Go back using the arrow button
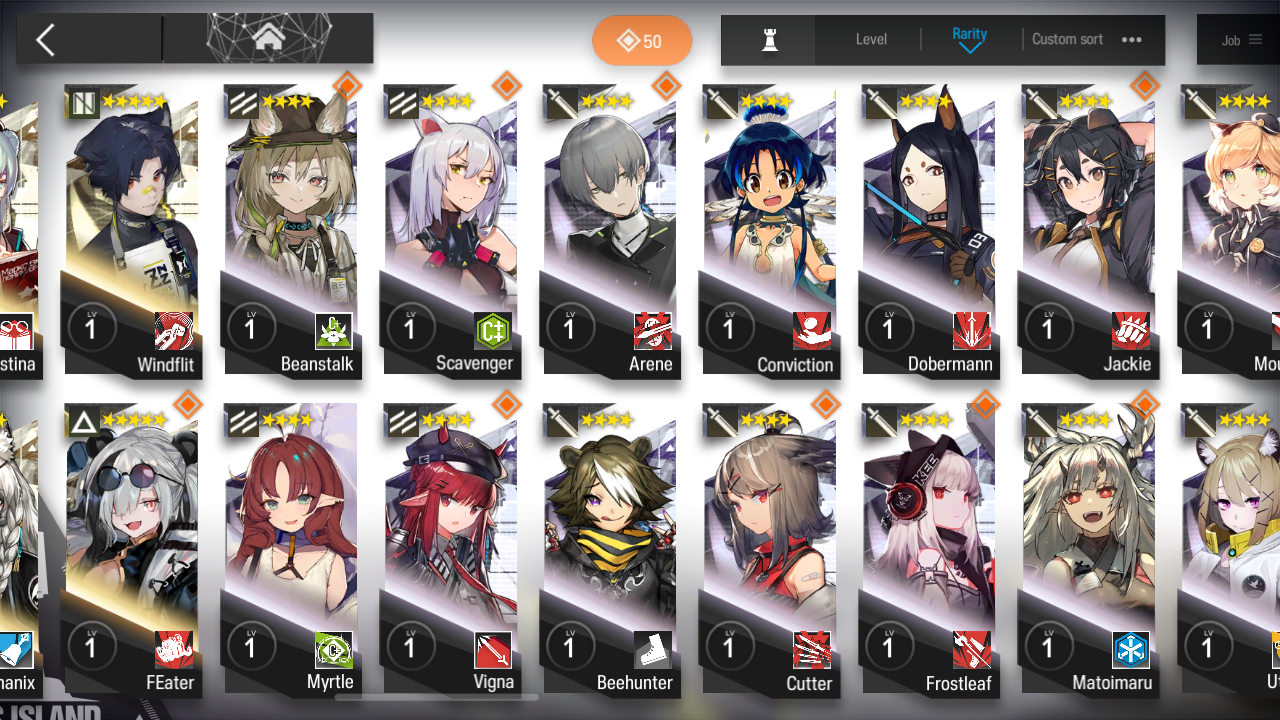The width and height of the screenshot is (1280, 720). click(46, 40)
